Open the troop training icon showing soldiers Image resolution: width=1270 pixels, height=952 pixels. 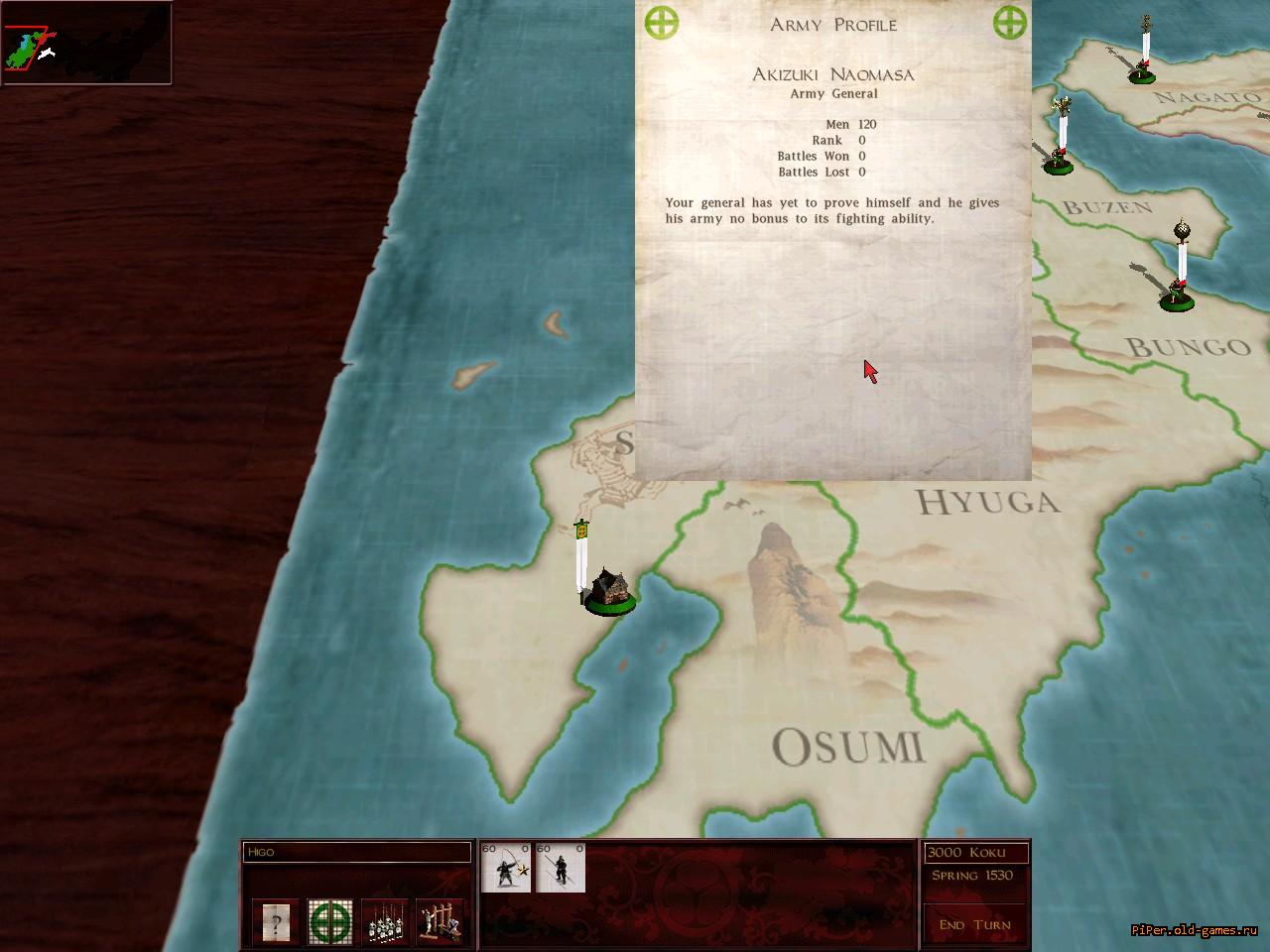tap(385, 922)
